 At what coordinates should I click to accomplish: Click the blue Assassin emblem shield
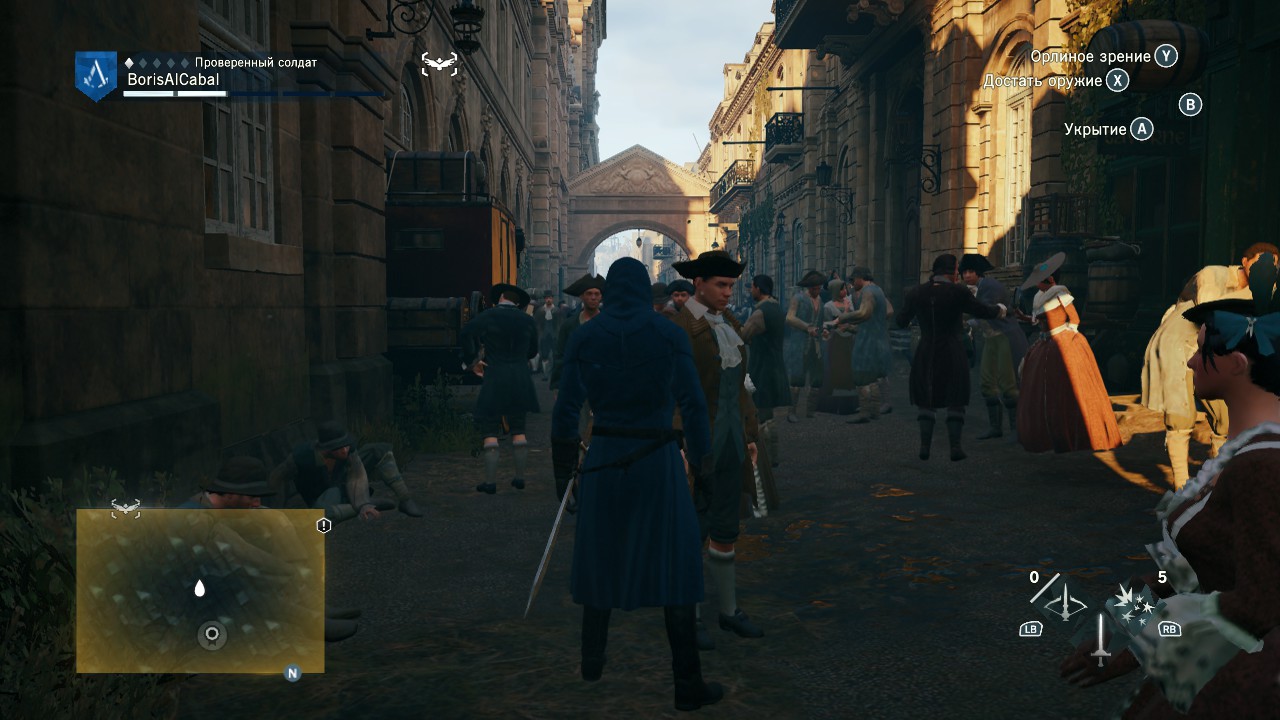[95, 75]
